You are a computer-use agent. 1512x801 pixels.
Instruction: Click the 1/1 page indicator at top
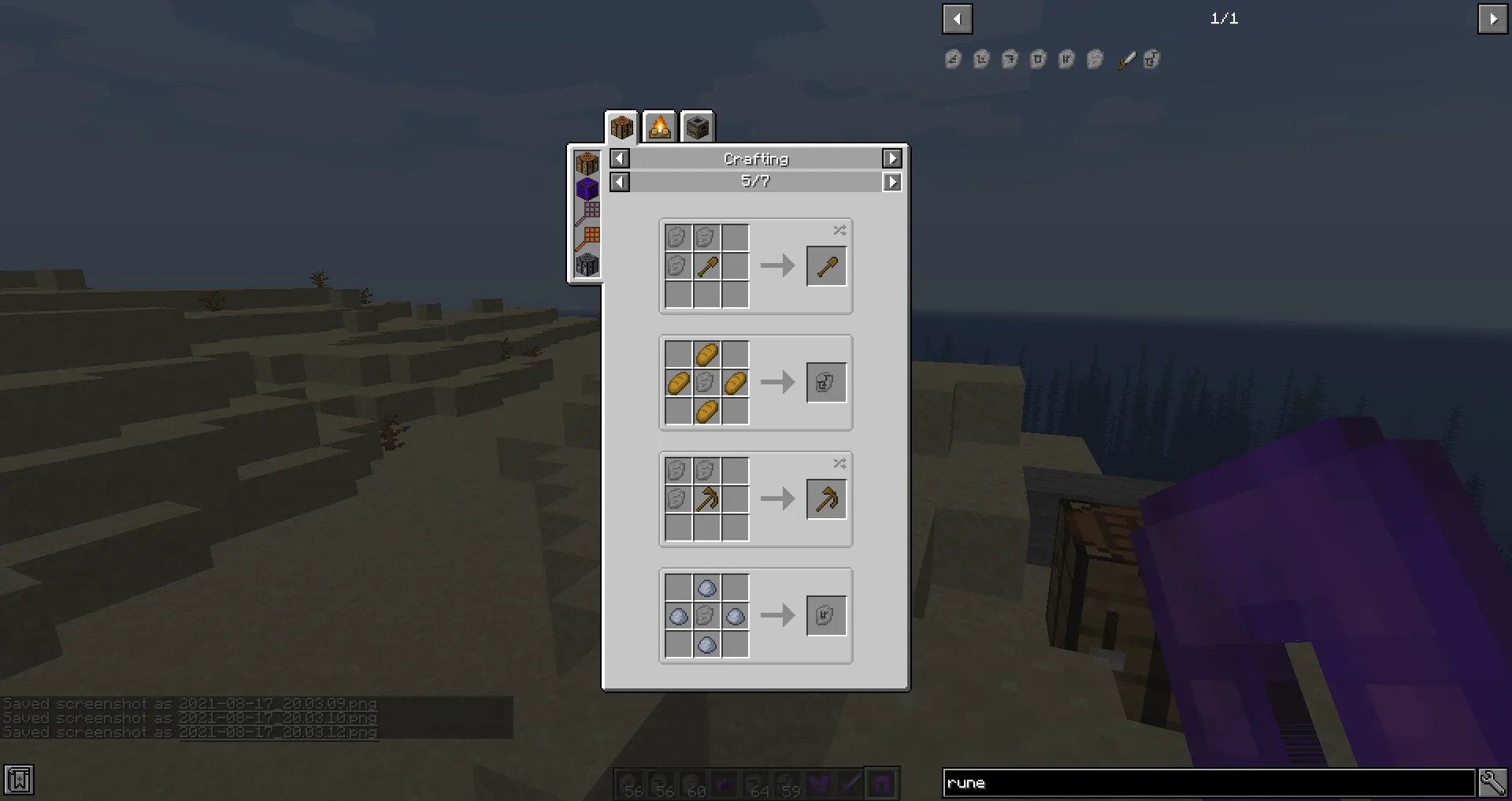[1224, 19]
